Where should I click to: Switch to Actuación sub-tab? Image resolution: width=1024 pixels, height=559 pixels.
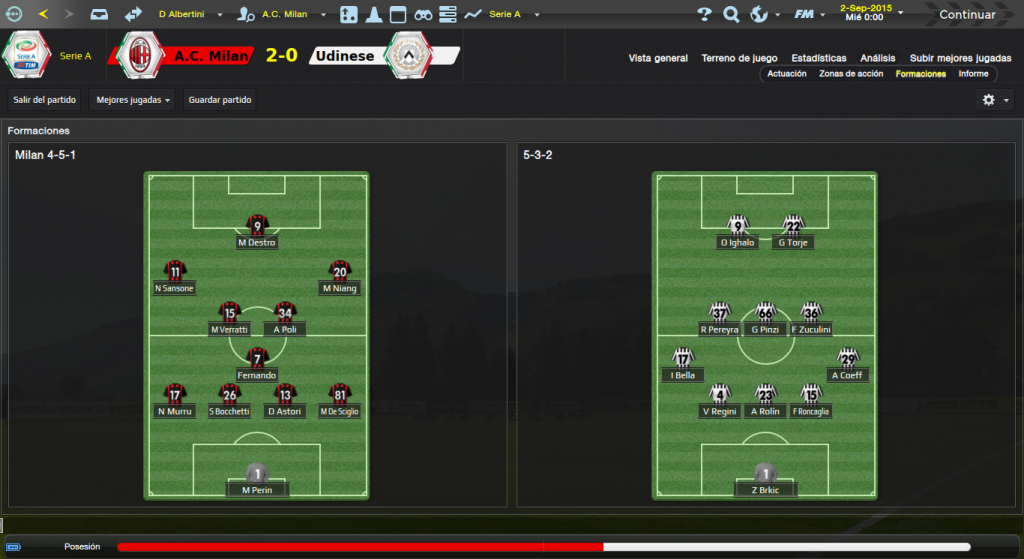[x=787, y=74]
